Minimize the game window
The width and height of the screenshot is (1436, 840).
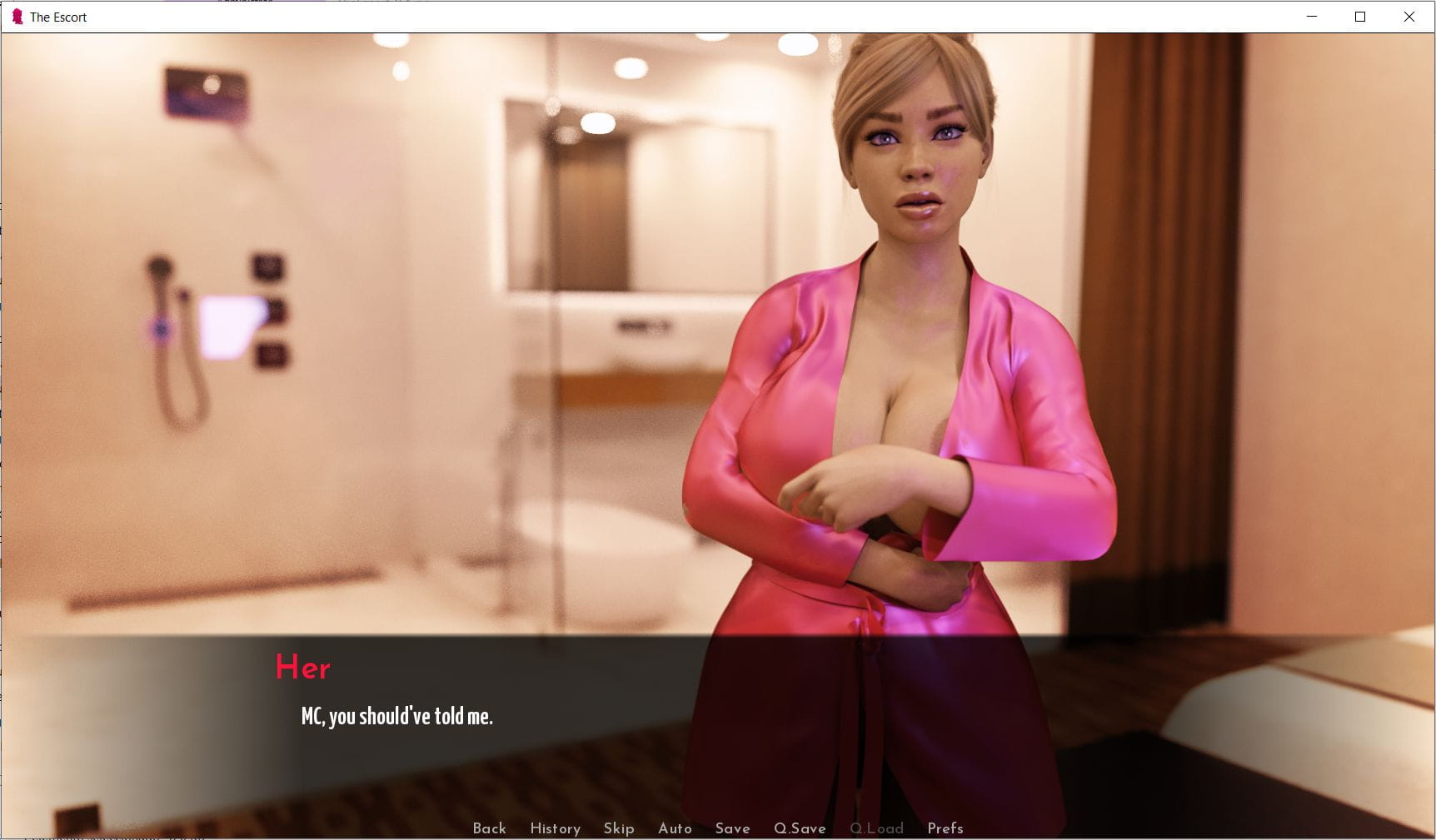click(1314, 16)
